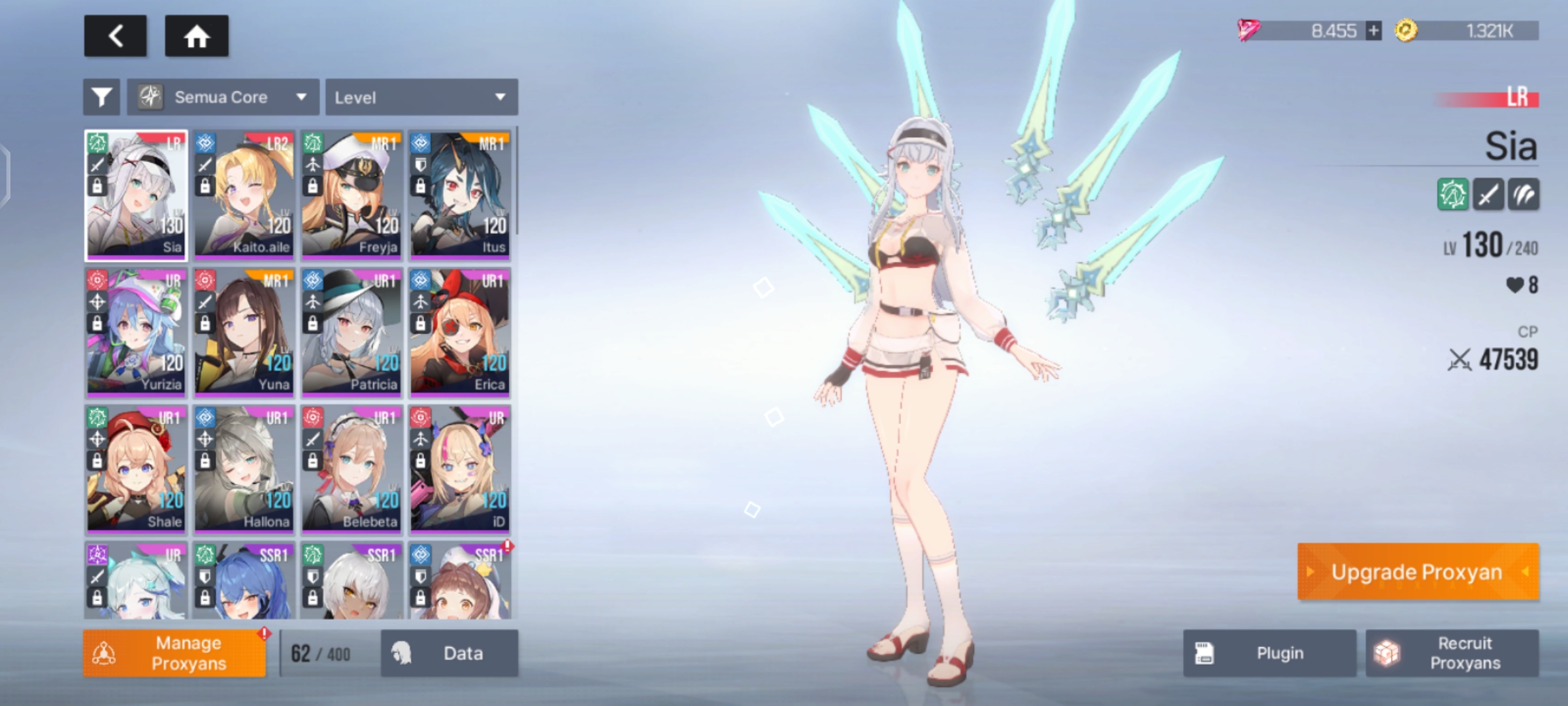Open the Plugin menu
This screenshot has height=706, width=1568.
1269,653
